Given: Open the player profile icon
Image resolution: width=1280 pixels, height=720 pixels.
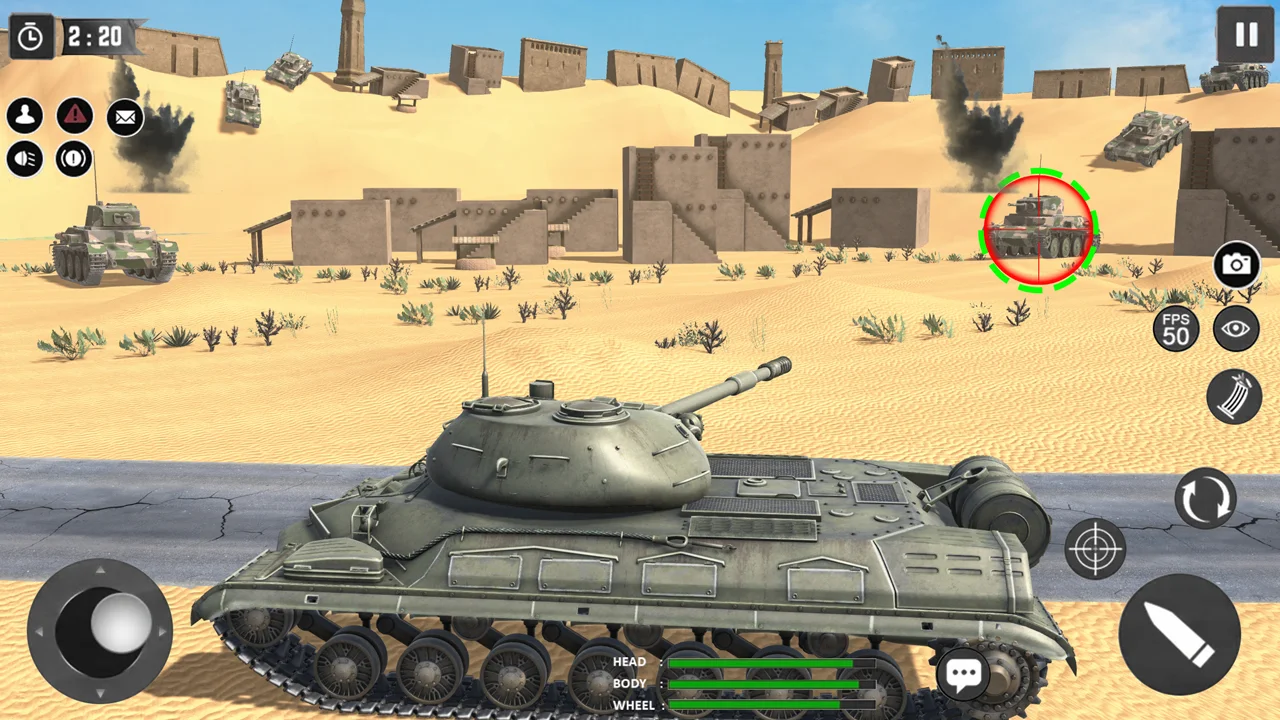Looking at the screenshot, I should pyautogui.click(x=25, y=116).
